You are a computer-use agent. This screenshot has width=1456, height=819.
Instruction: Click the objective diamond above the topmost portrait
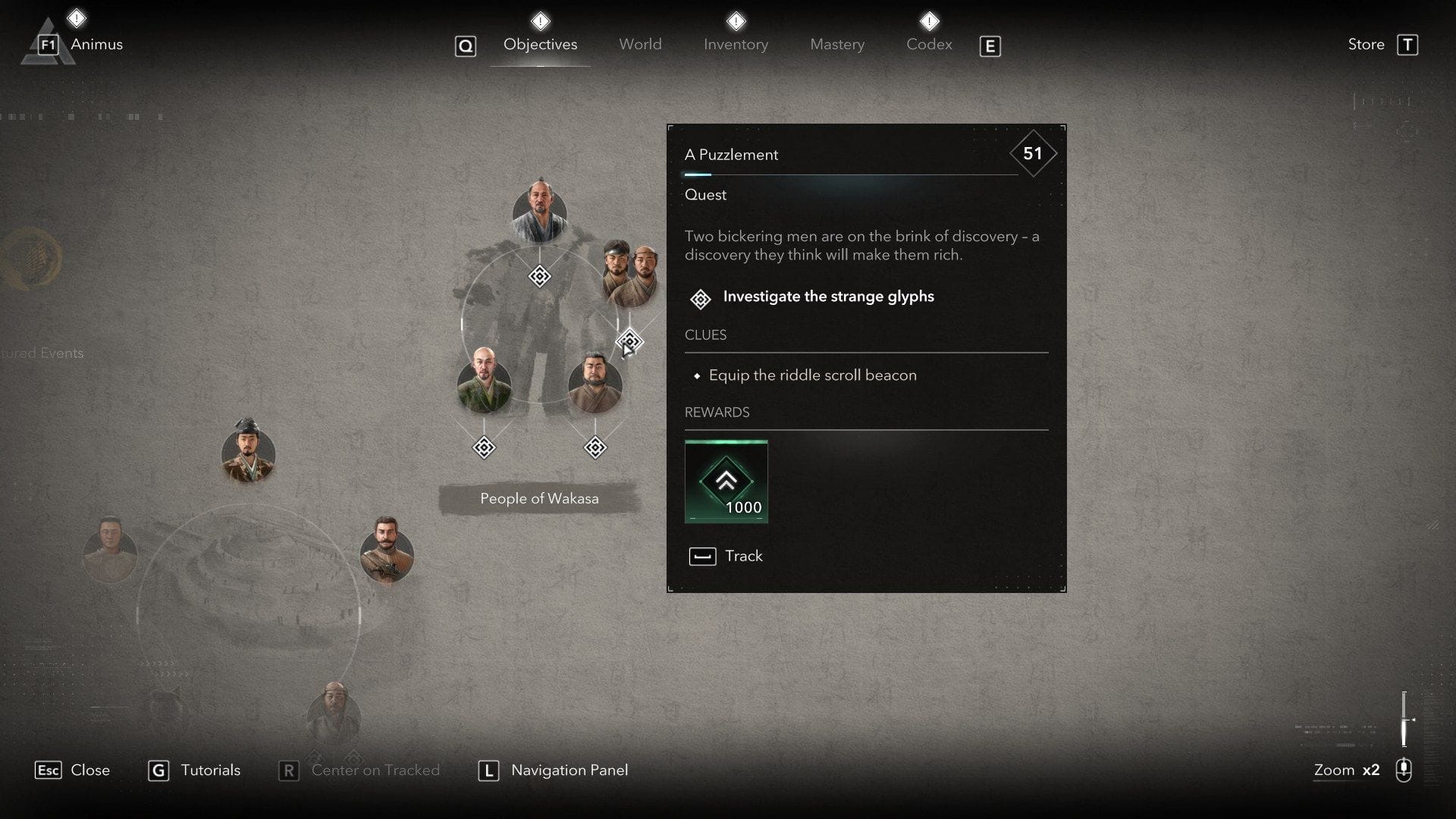[538, 277]
